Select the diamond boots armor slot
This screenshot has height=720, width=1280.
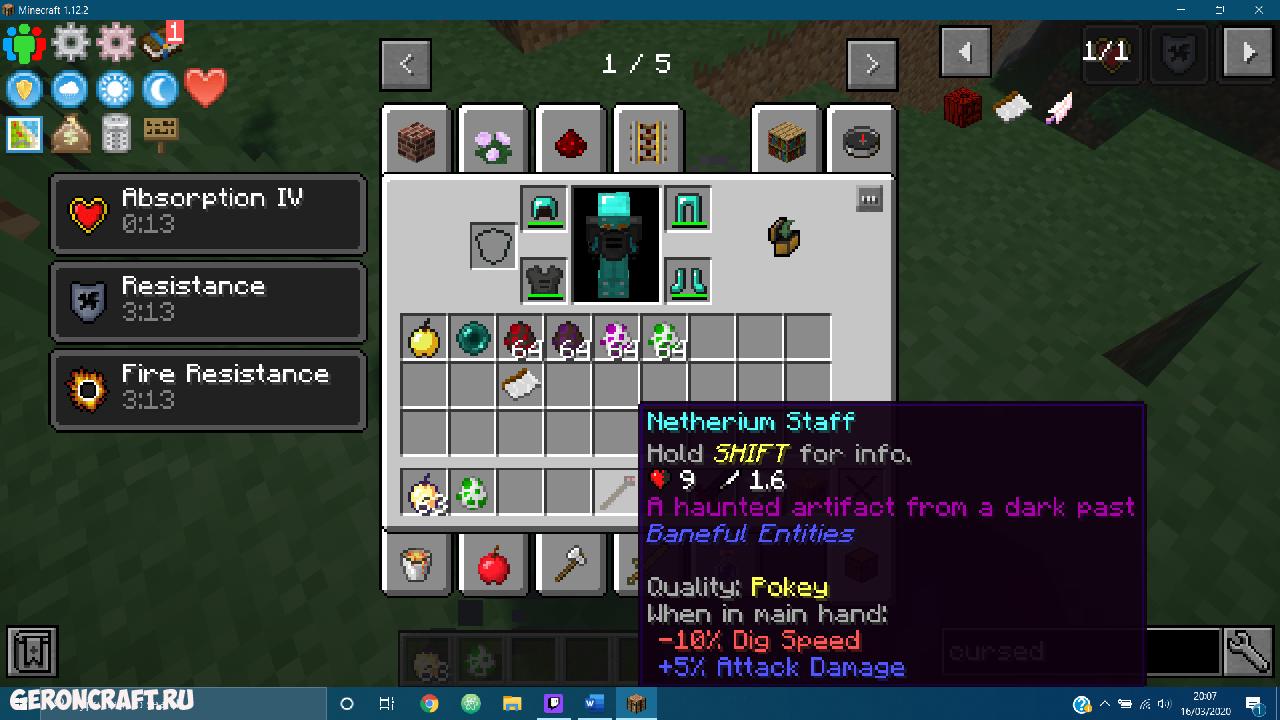click(688, 280)
